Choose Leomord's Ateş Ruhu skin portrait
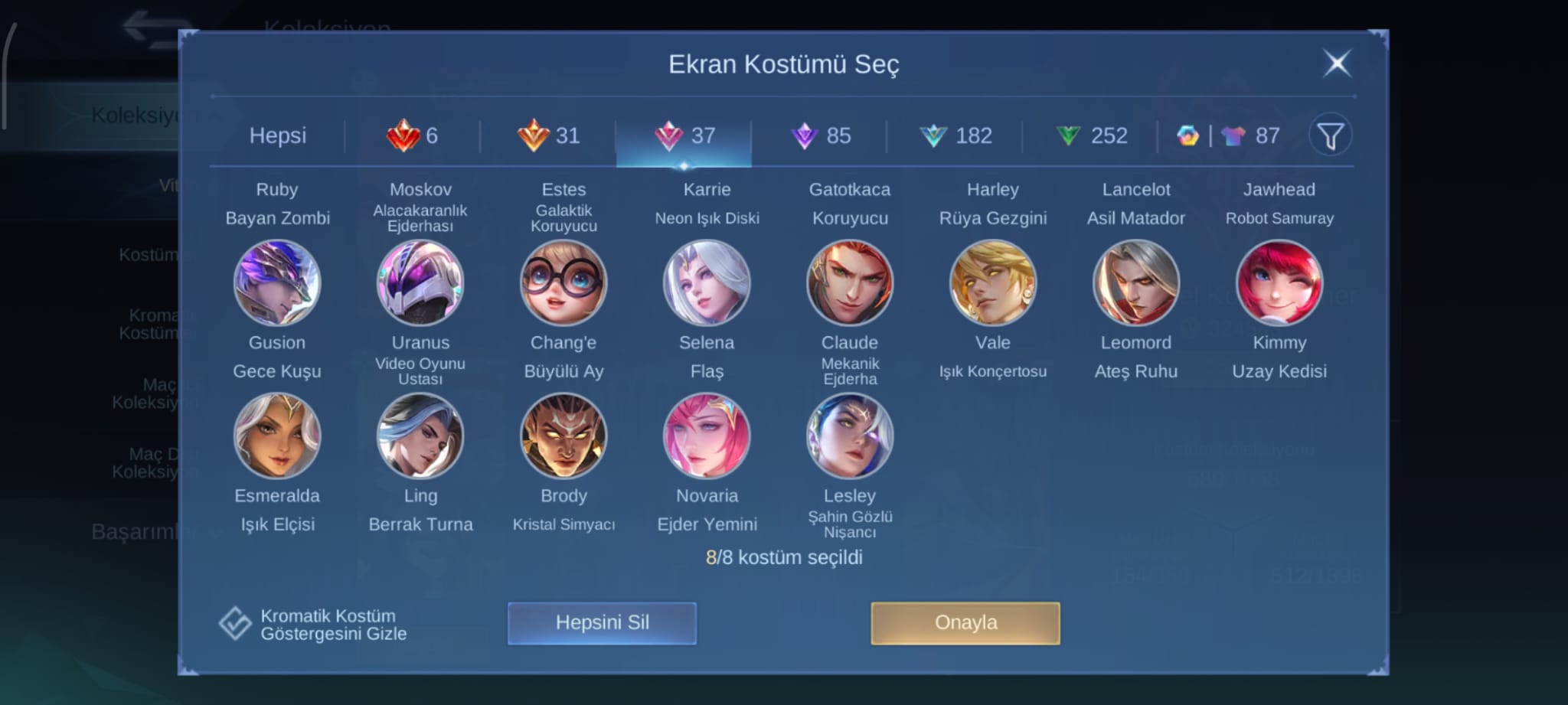The image size is (1568, 705). coord(1135,282)
